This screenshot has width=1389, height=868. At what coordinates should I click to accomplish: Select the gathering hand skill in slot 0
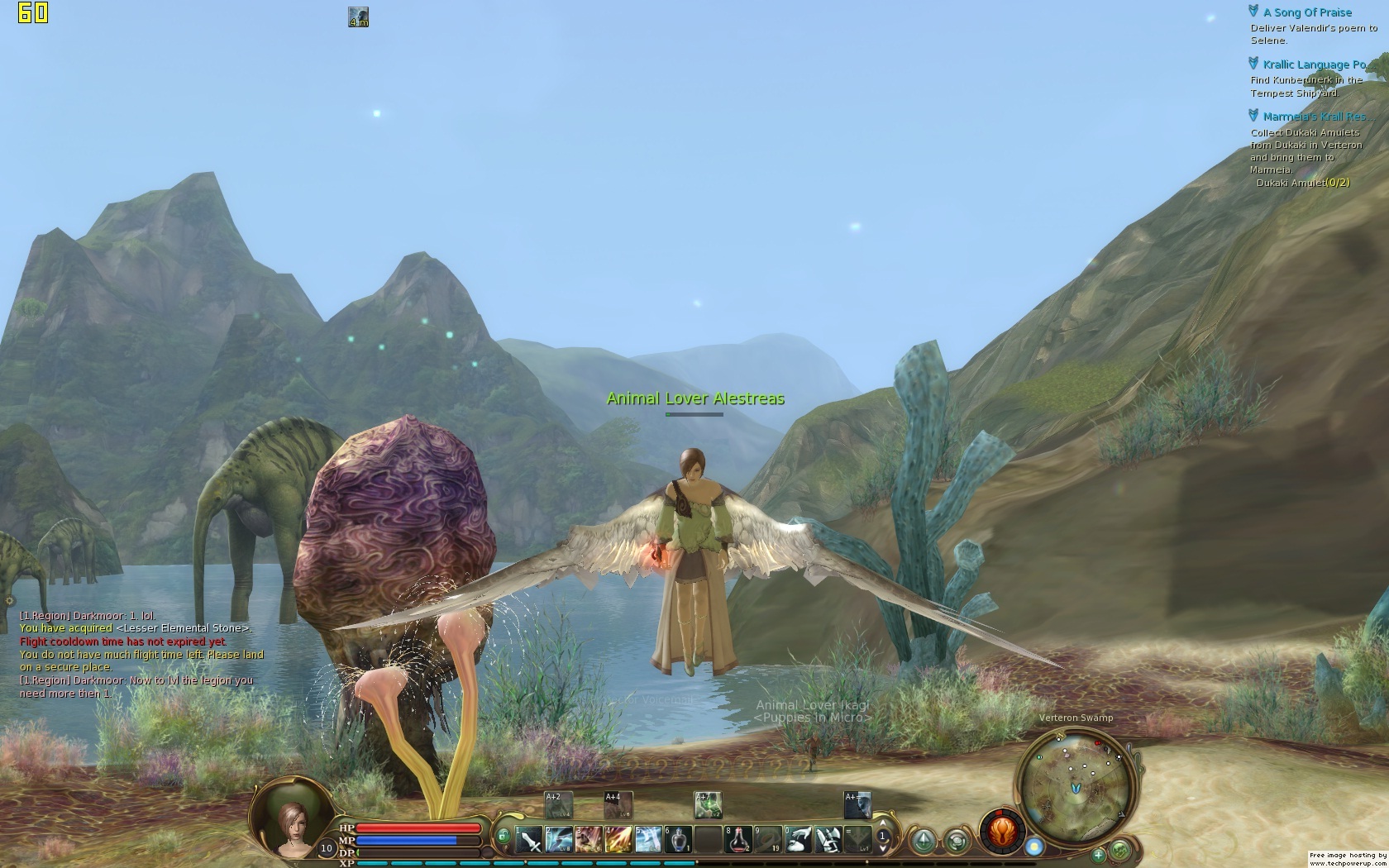(798, 839)
